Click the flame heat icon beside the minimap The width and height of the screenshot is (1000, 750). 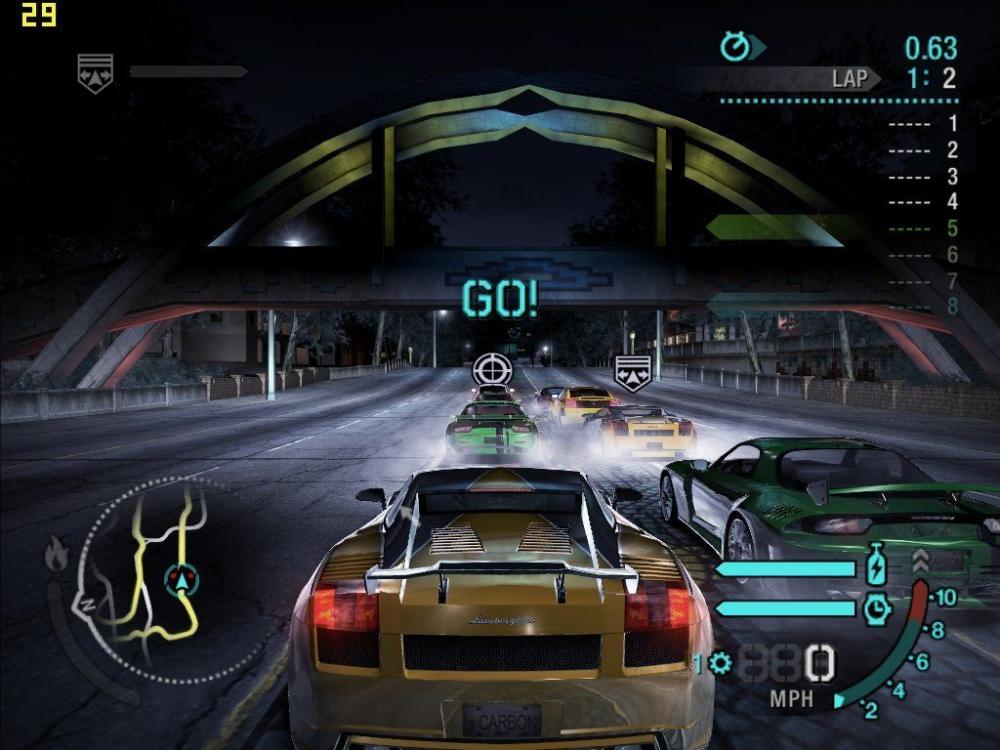[57, 552]
